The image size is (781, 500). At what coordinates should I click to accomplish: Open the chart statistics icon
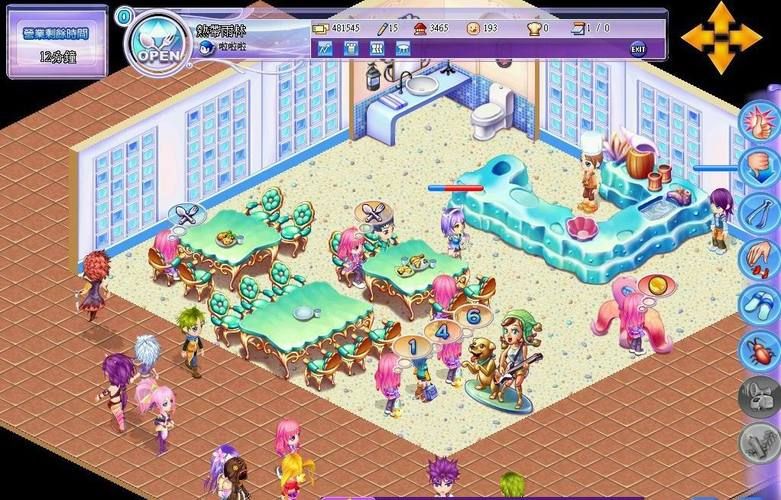324,48
